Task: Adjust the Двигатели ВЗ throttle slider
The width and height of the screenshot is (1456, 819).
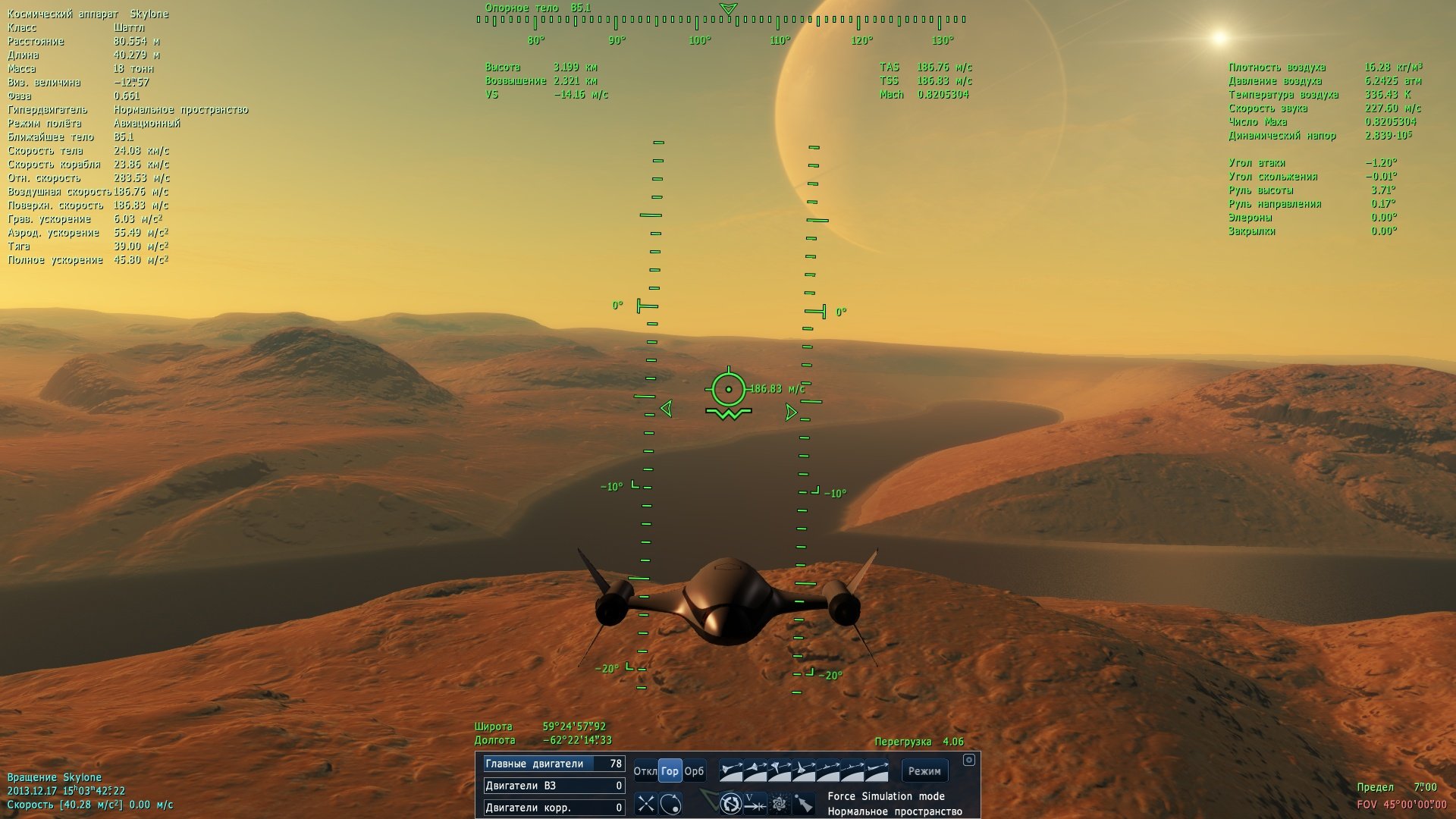Action: click(x=554, y=786)
